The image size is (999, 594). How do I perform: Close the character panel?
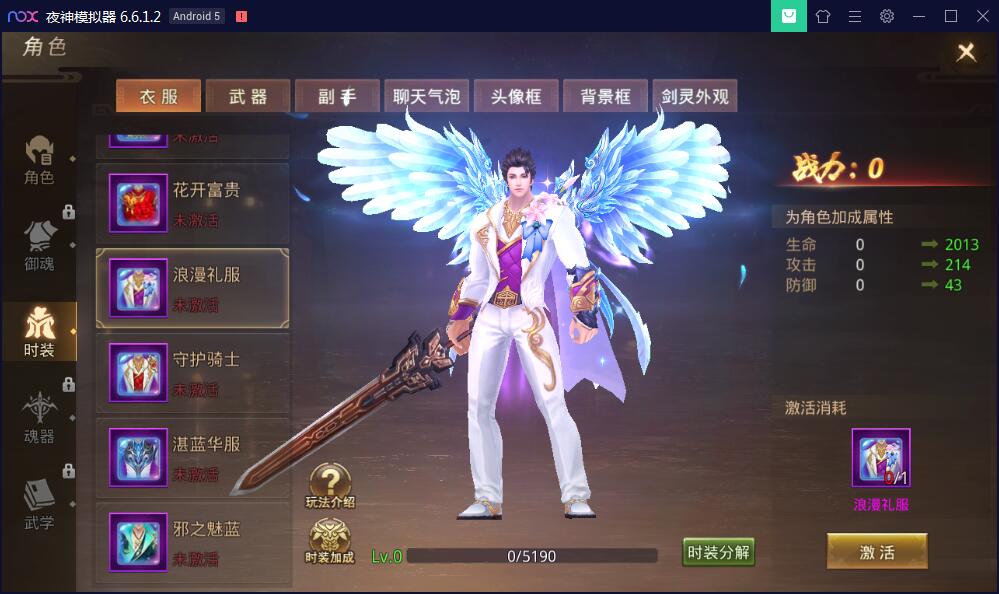(x=966, y=52)
